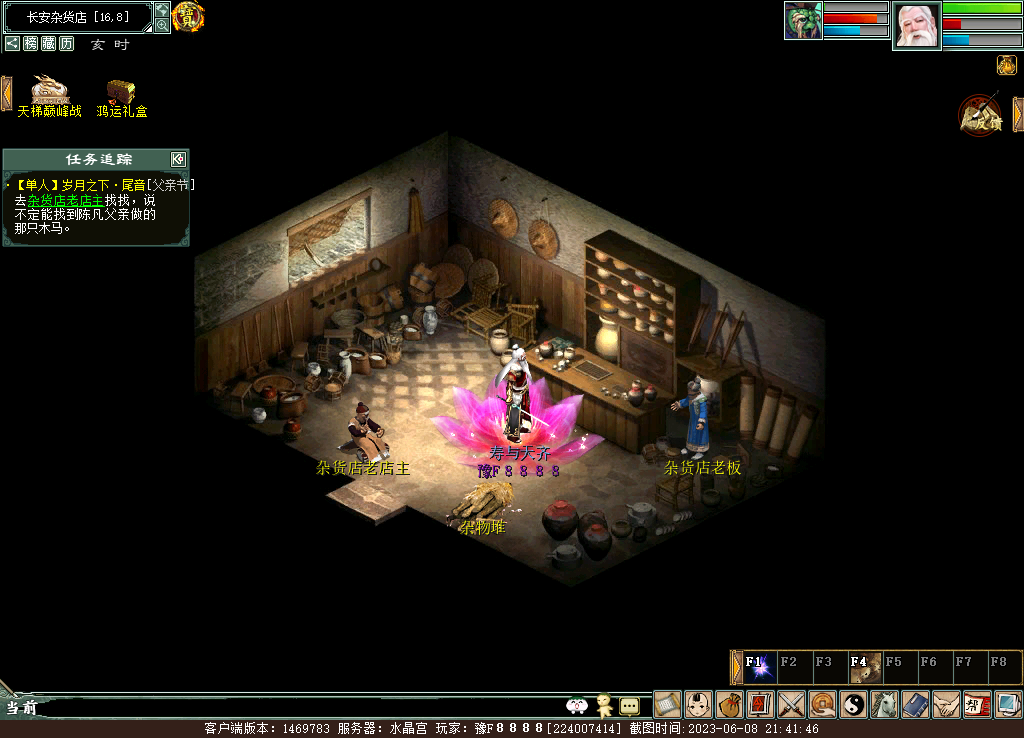Image resolution: width=1024 pixels, height=738 pixels.
Task: Open the 藏 collection button
Action: (48, 44)
